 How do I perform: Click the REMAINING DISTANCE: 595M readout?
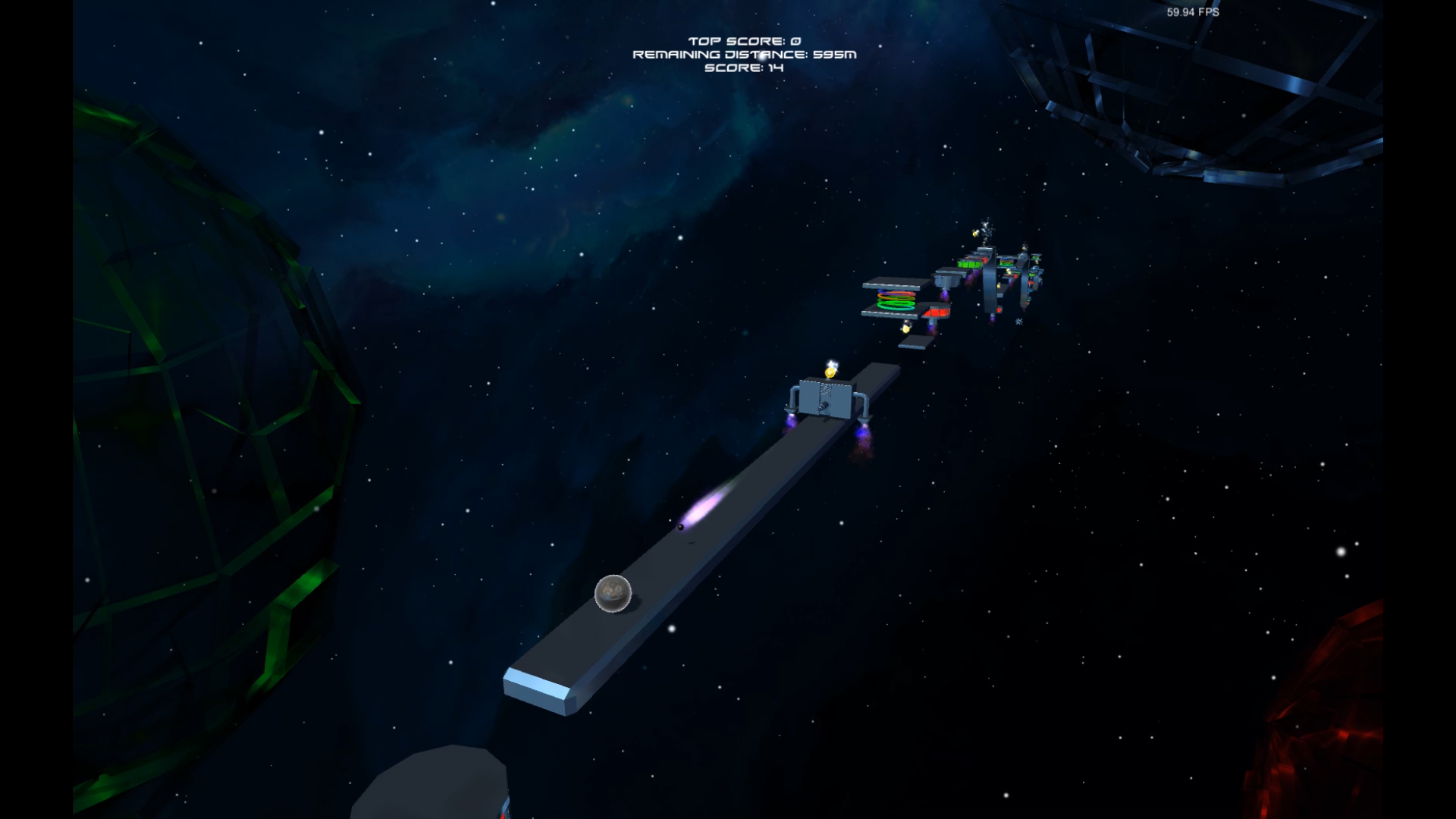[x=745, y=55]
